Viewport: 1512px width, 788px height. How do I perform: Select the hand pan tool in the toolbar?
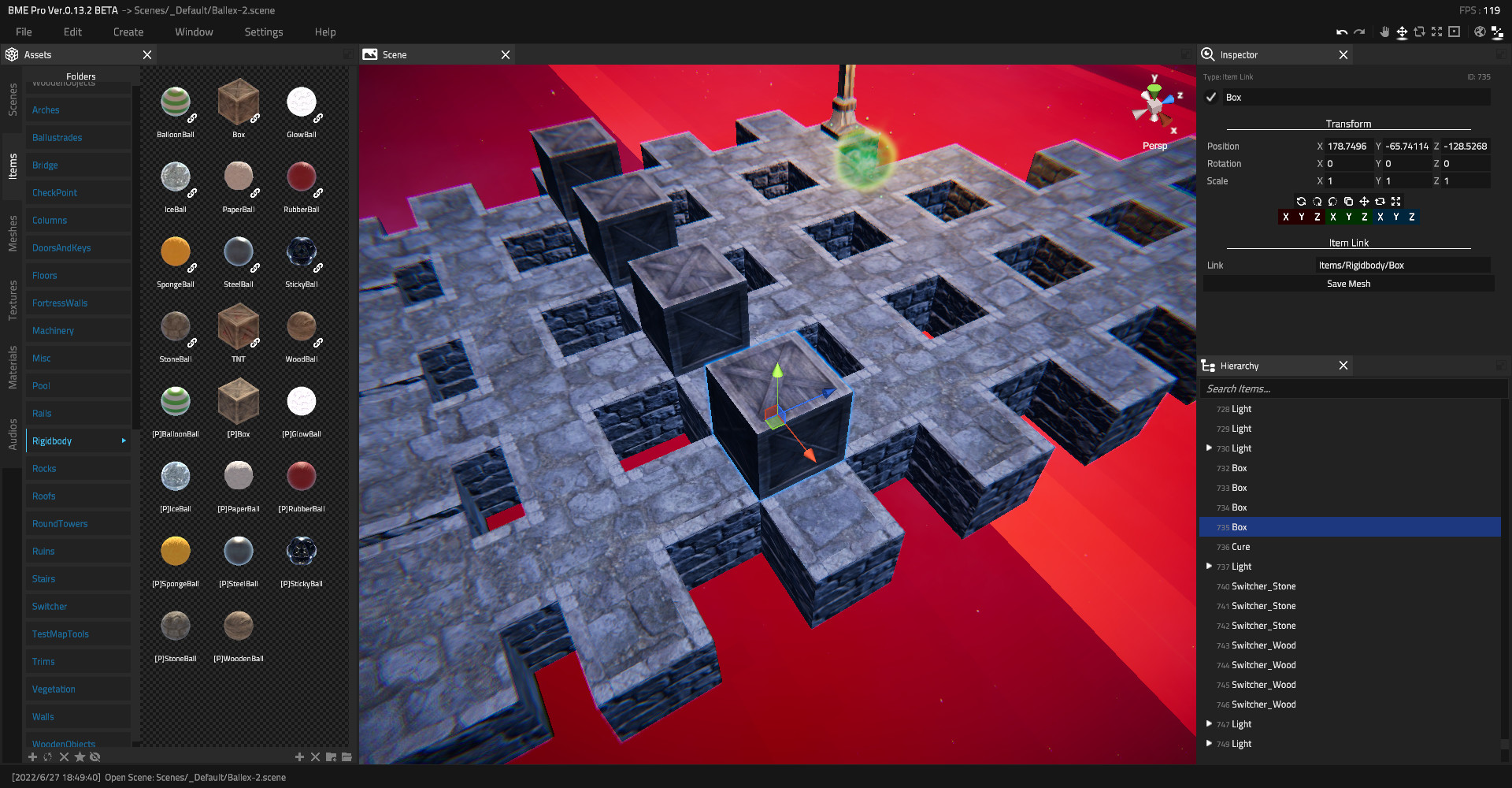[x=1384, y=32]
